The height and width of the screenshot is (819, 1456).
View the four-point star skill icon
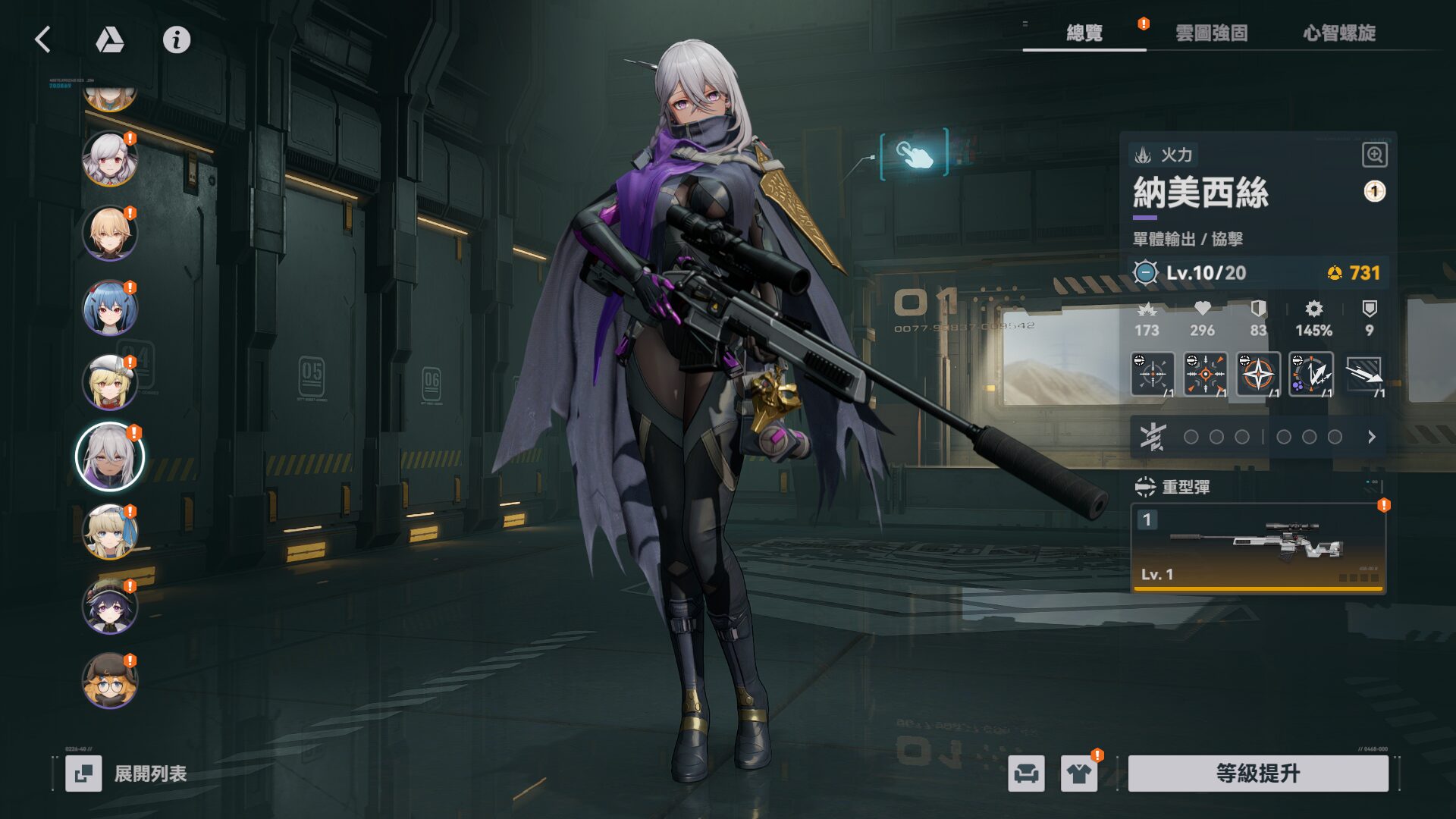[1258, 374]
